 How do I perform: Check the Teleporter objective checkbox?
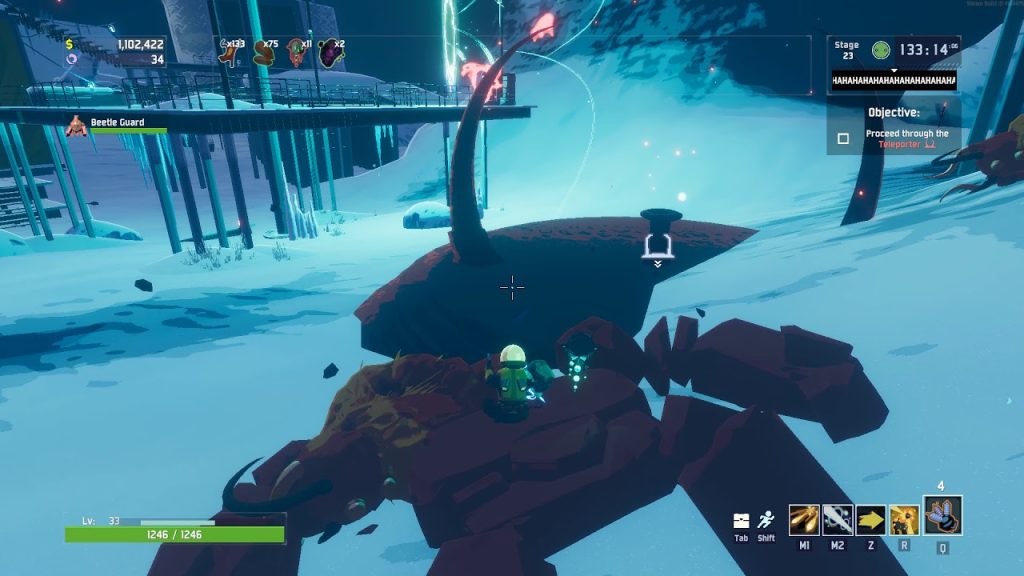pyautogui.click(x=843, y=139)
